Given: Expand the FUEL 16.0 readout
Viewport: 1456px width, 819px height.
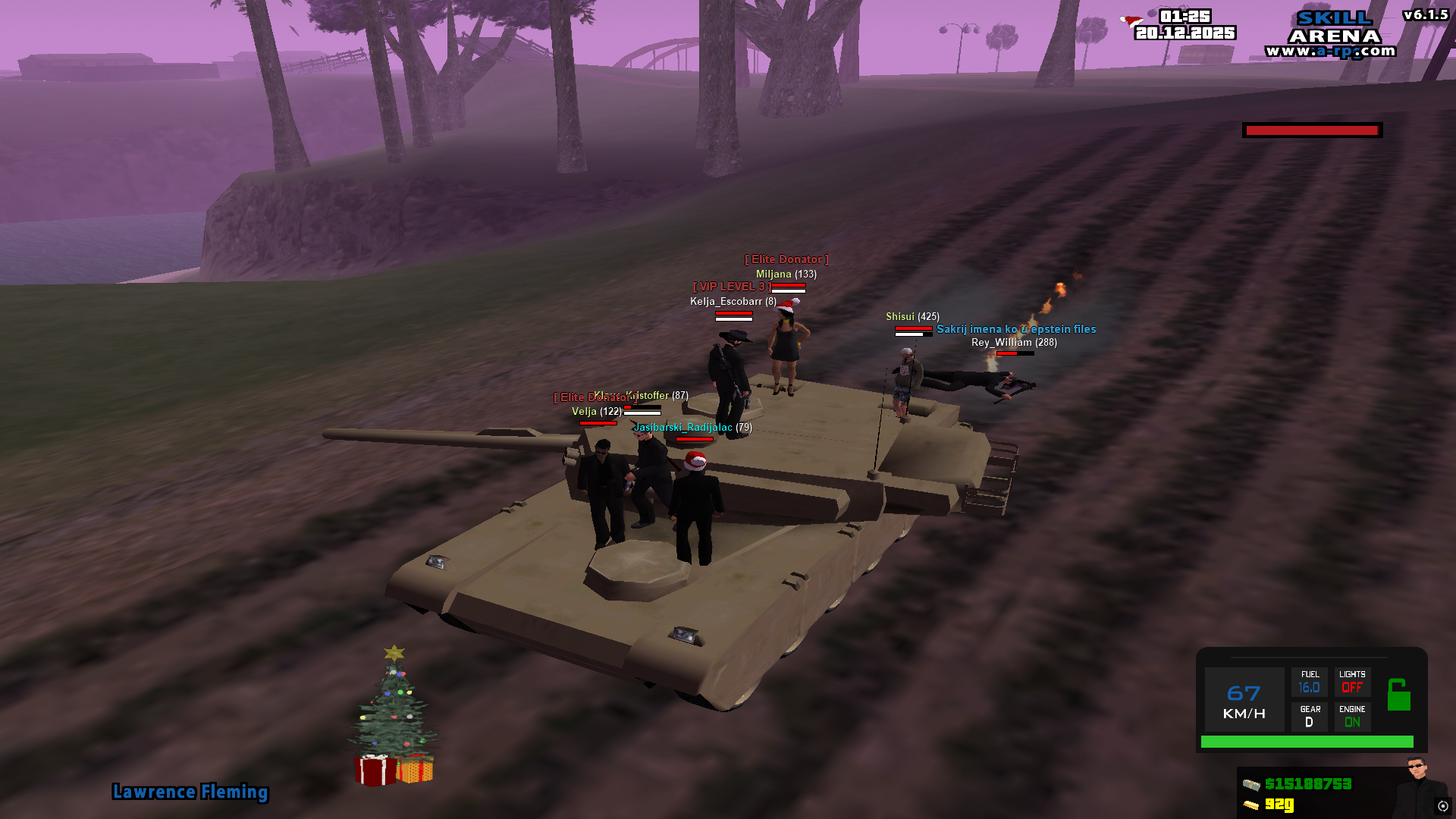Looking at the screenshot, I should click(1310, 681).
